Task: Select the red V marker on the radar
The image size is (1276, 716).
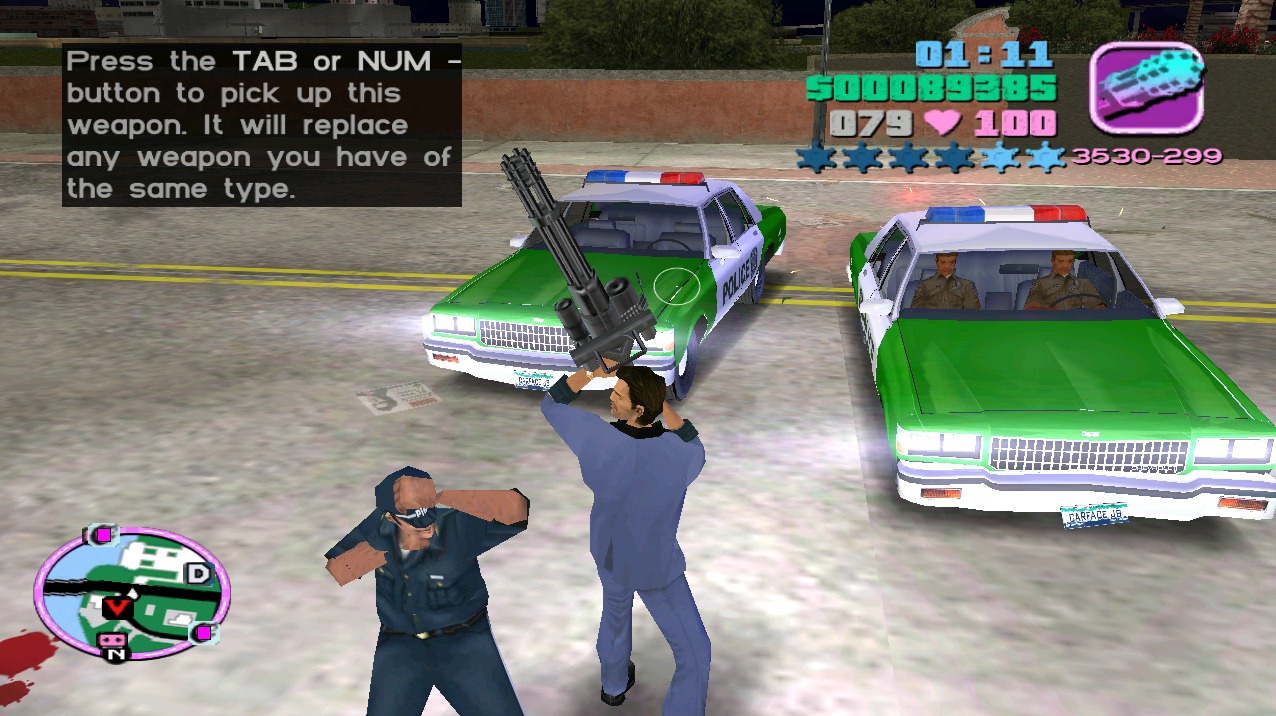Action: coord(117,606)
